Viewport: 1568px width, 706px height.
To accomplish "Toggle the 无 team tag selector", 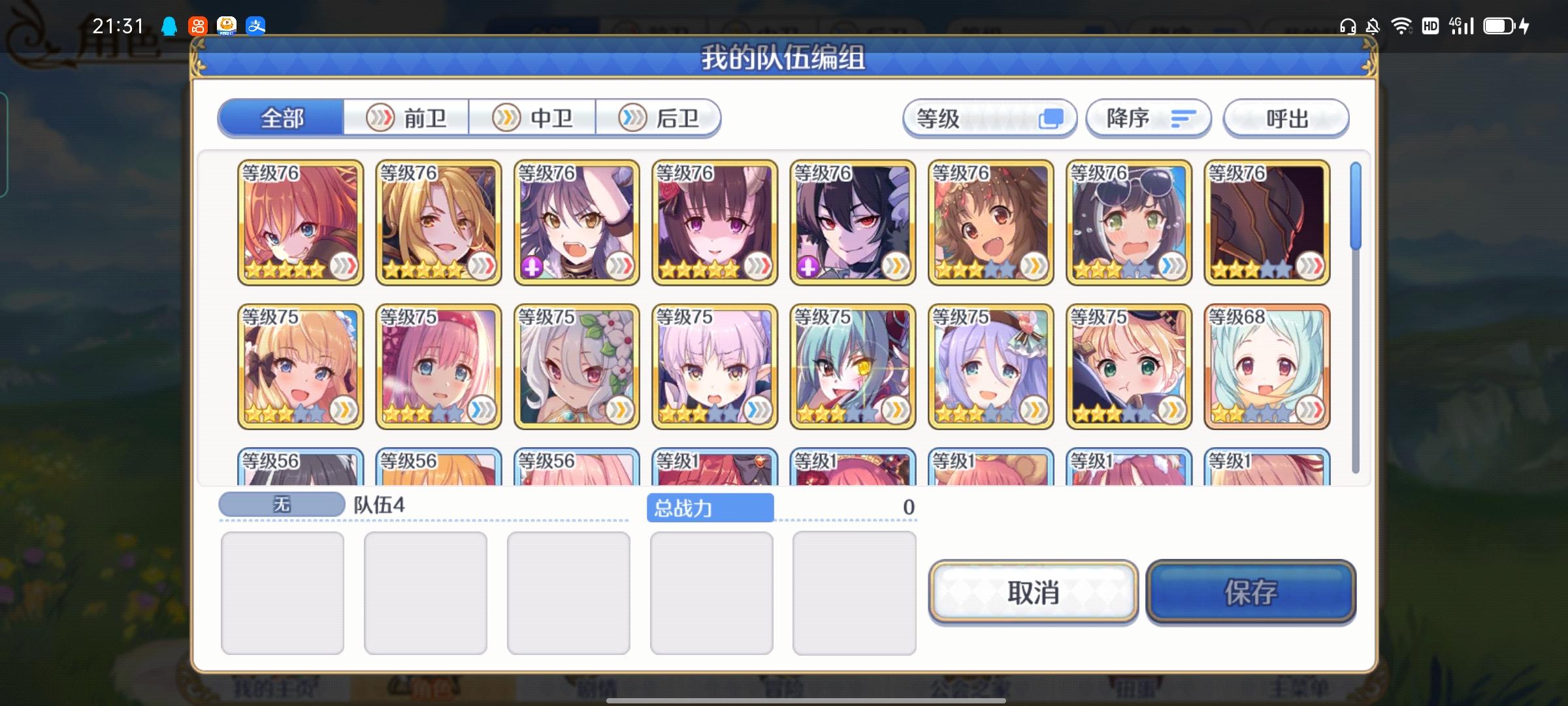I will tap(281, 503).
